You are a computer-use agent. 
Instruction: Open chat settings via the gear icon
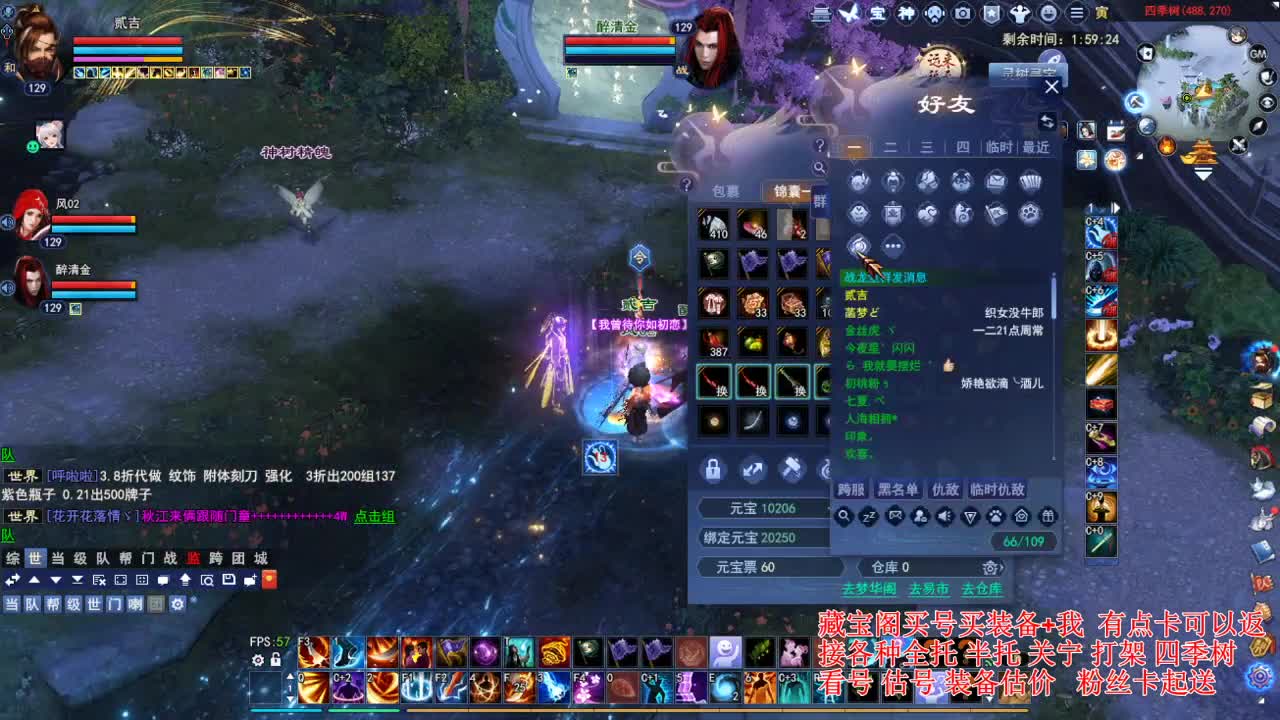click(178, 605)
